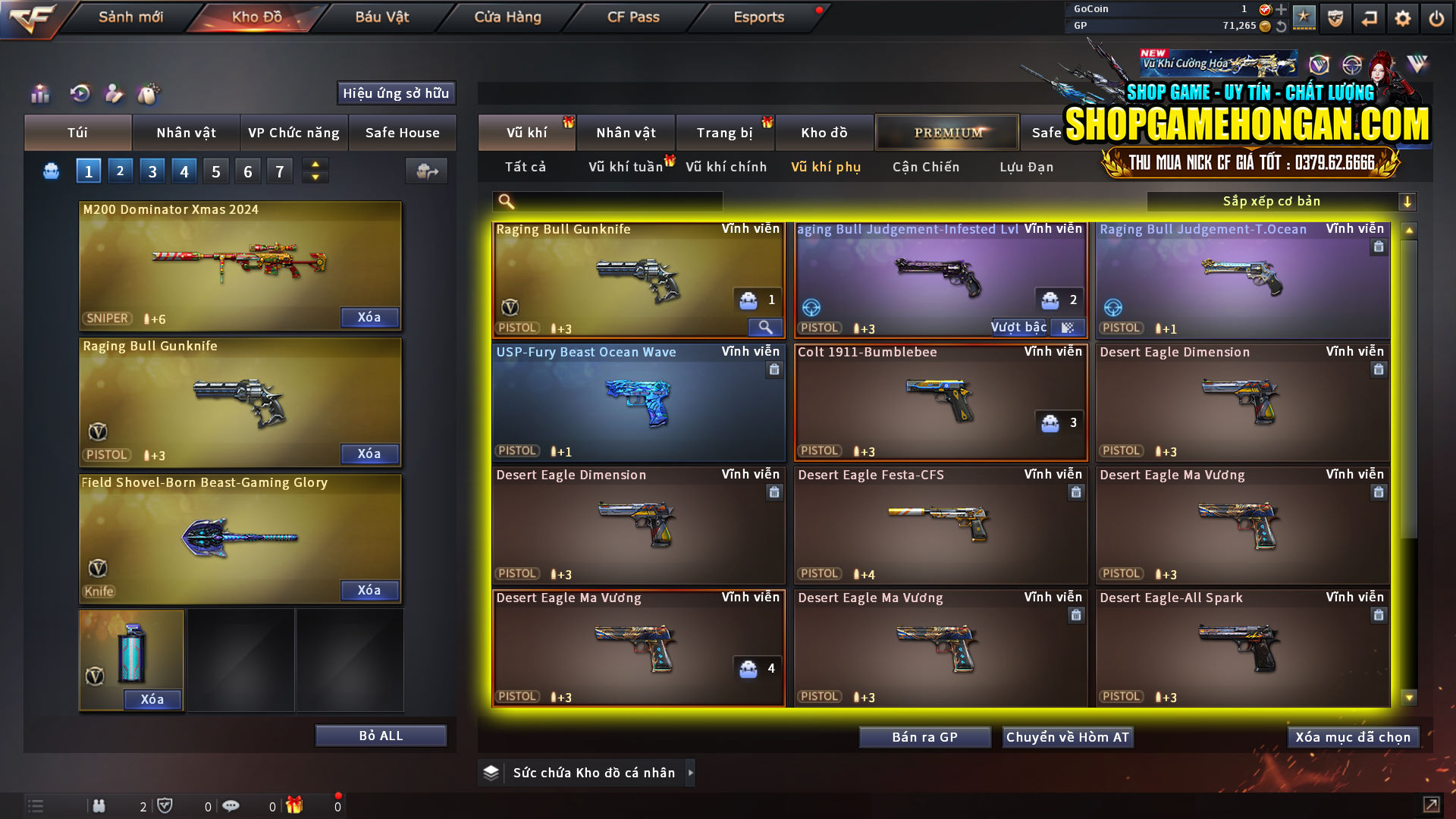Toggle bag slot 7
1456x819 pixels.
[279, 171]
